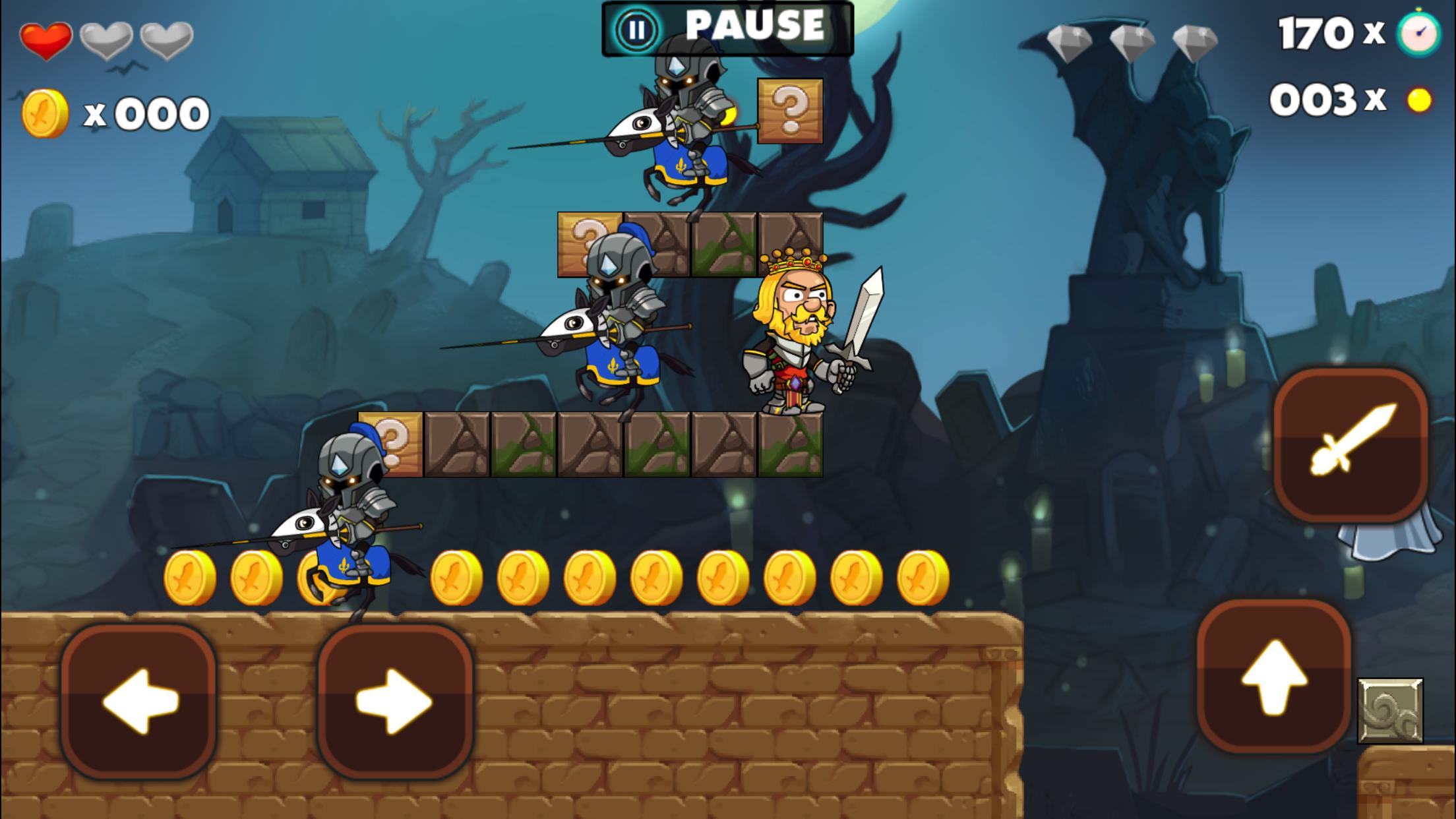Tap the pause symbol inside the PAUSE bar
Screen dimensions: 1456x819
pos(637,28)
